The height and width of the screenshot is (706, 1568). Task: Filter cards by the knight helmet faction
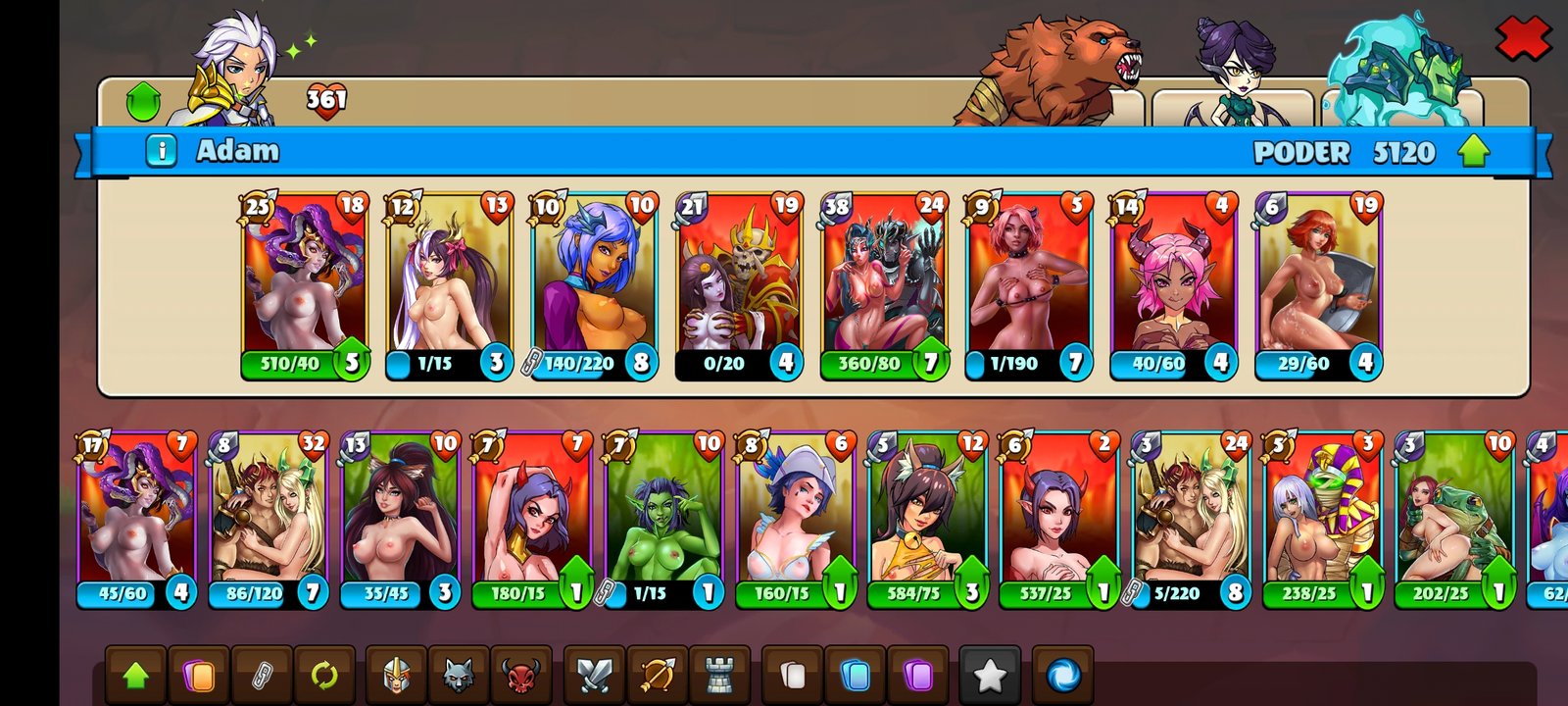(x=396, y=675)
